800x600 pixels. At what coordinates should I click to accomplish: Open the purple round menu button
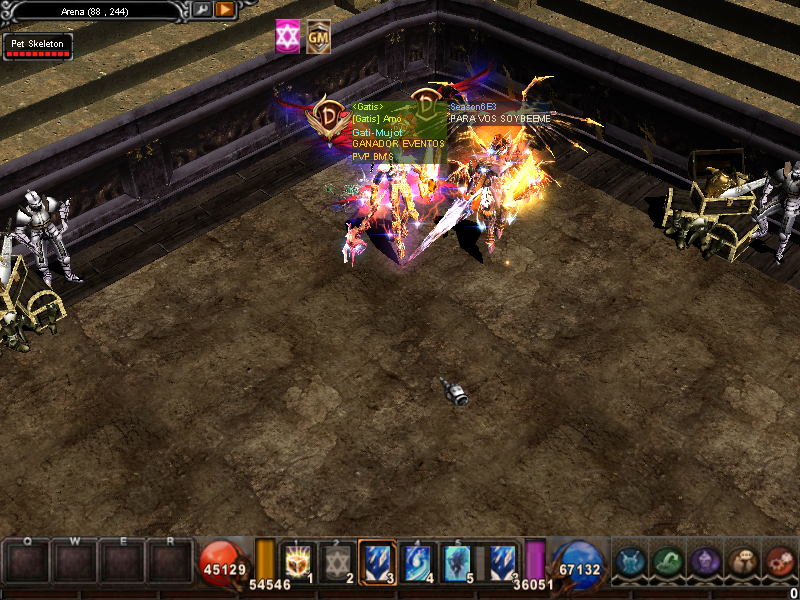coord(705,562)
